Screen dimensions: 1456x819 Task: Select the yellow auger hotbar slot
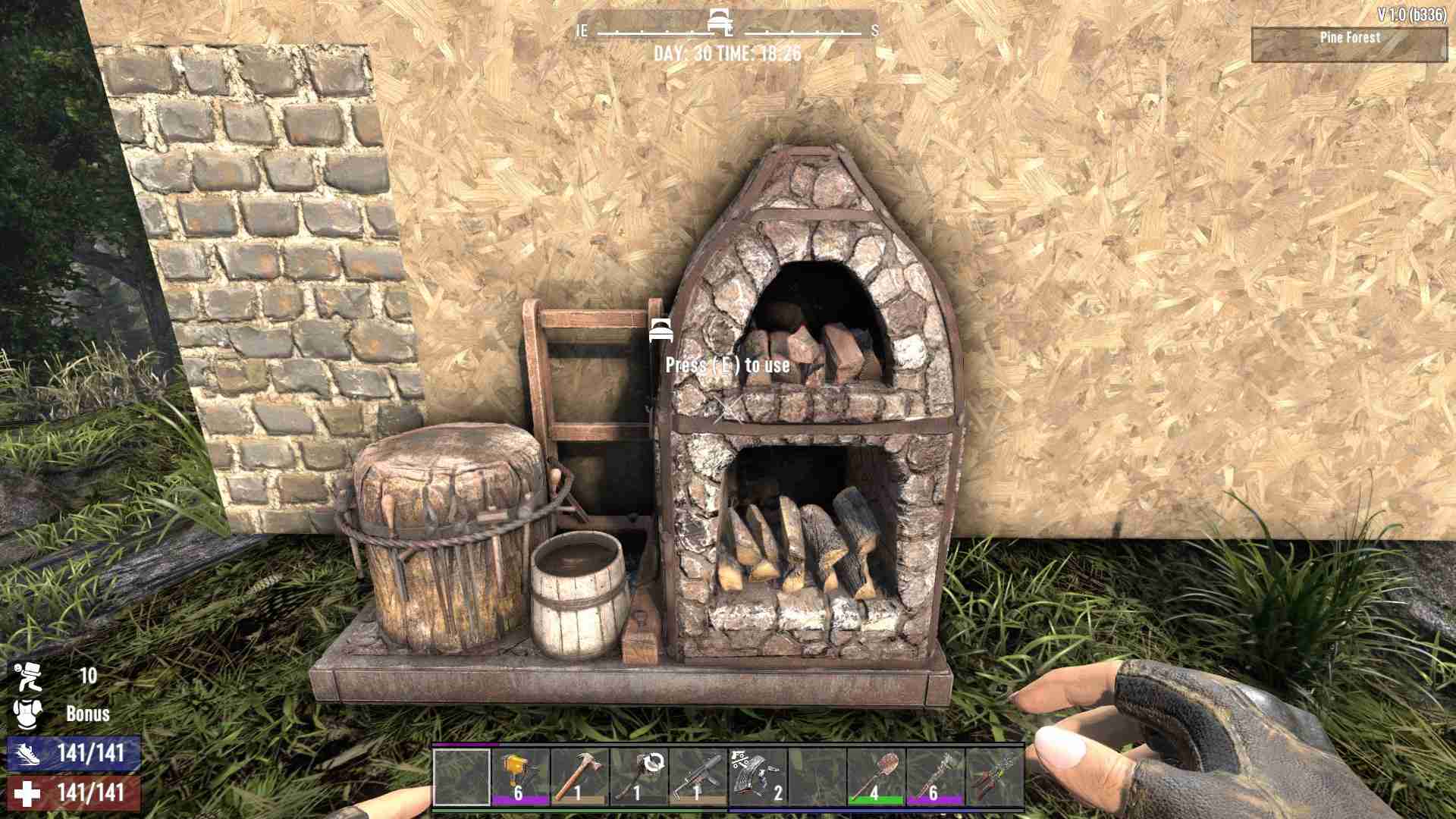[x=520, y=777]
